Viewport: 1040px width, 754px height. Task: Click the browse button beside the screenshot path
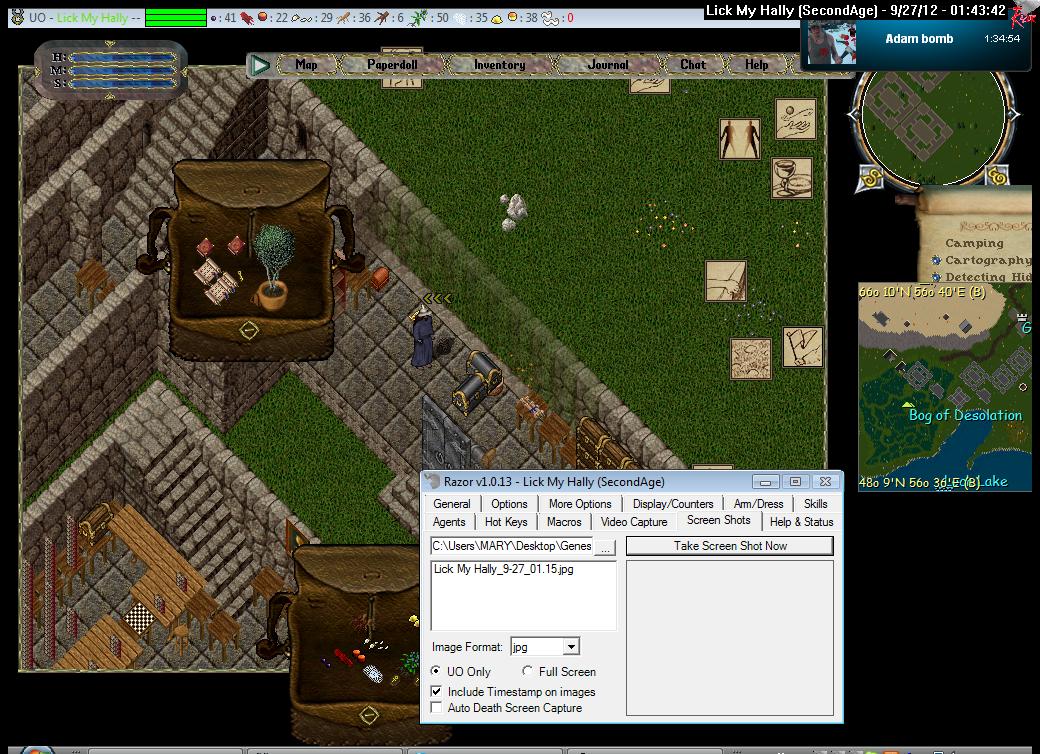point(604,547)
